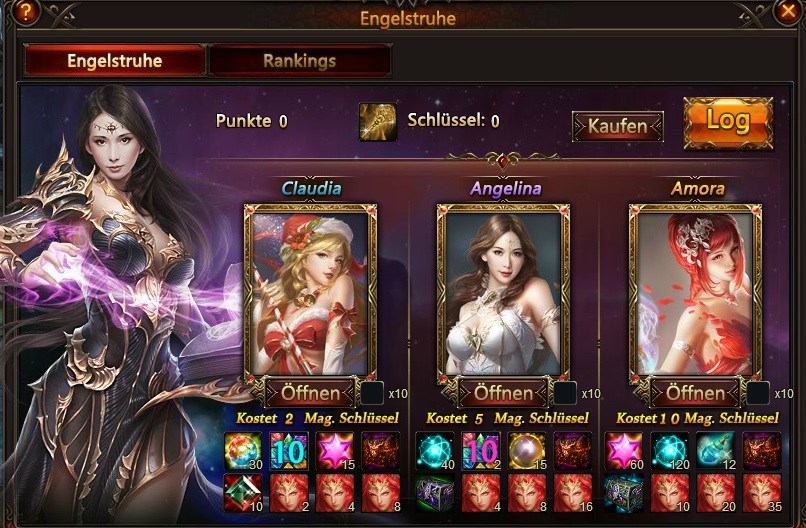Enable the x10 checkbox under Angelina

click(565, 393)
